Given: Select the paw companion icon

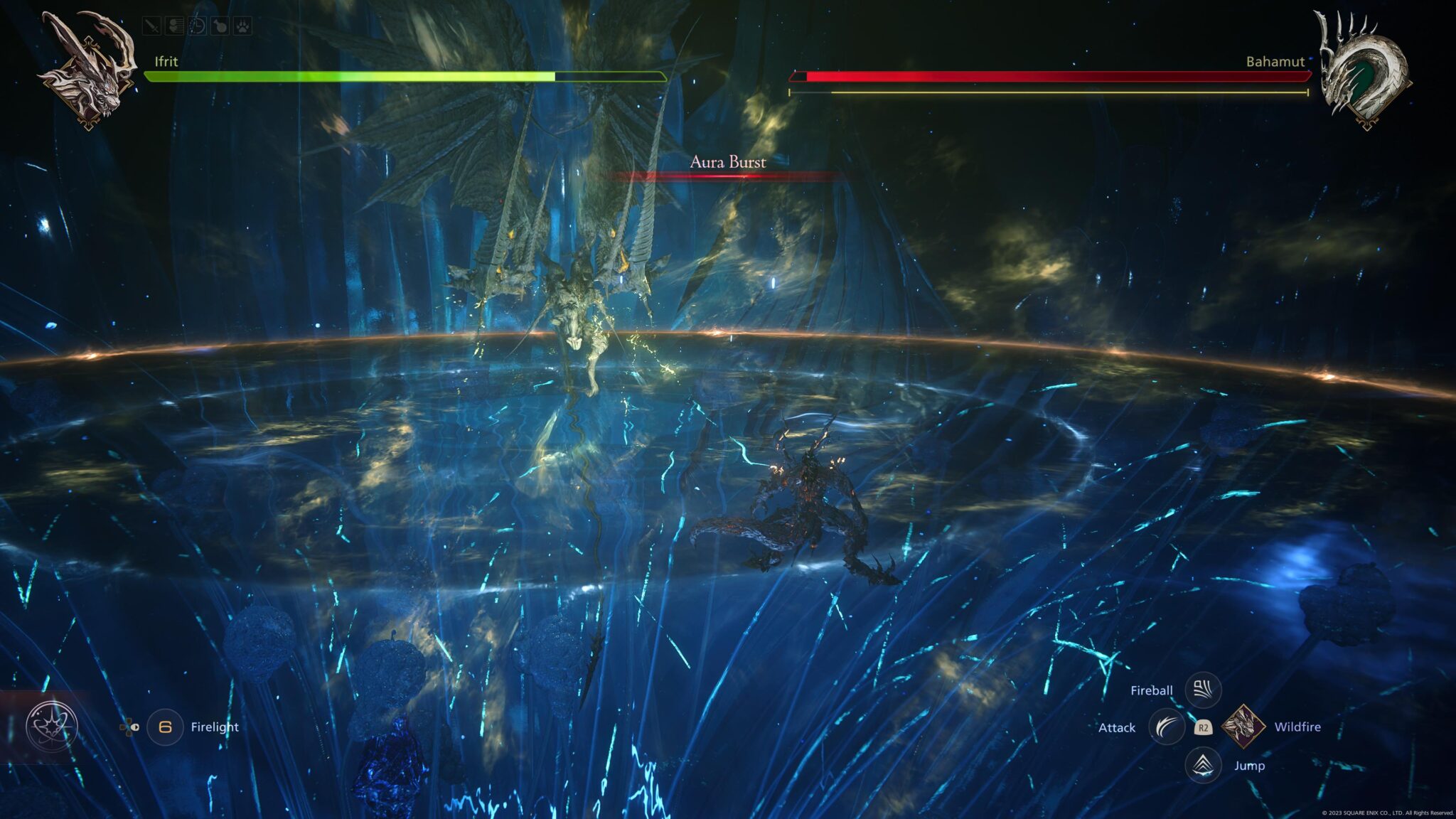Looking at the screenshot, I should tap(242, 23).
